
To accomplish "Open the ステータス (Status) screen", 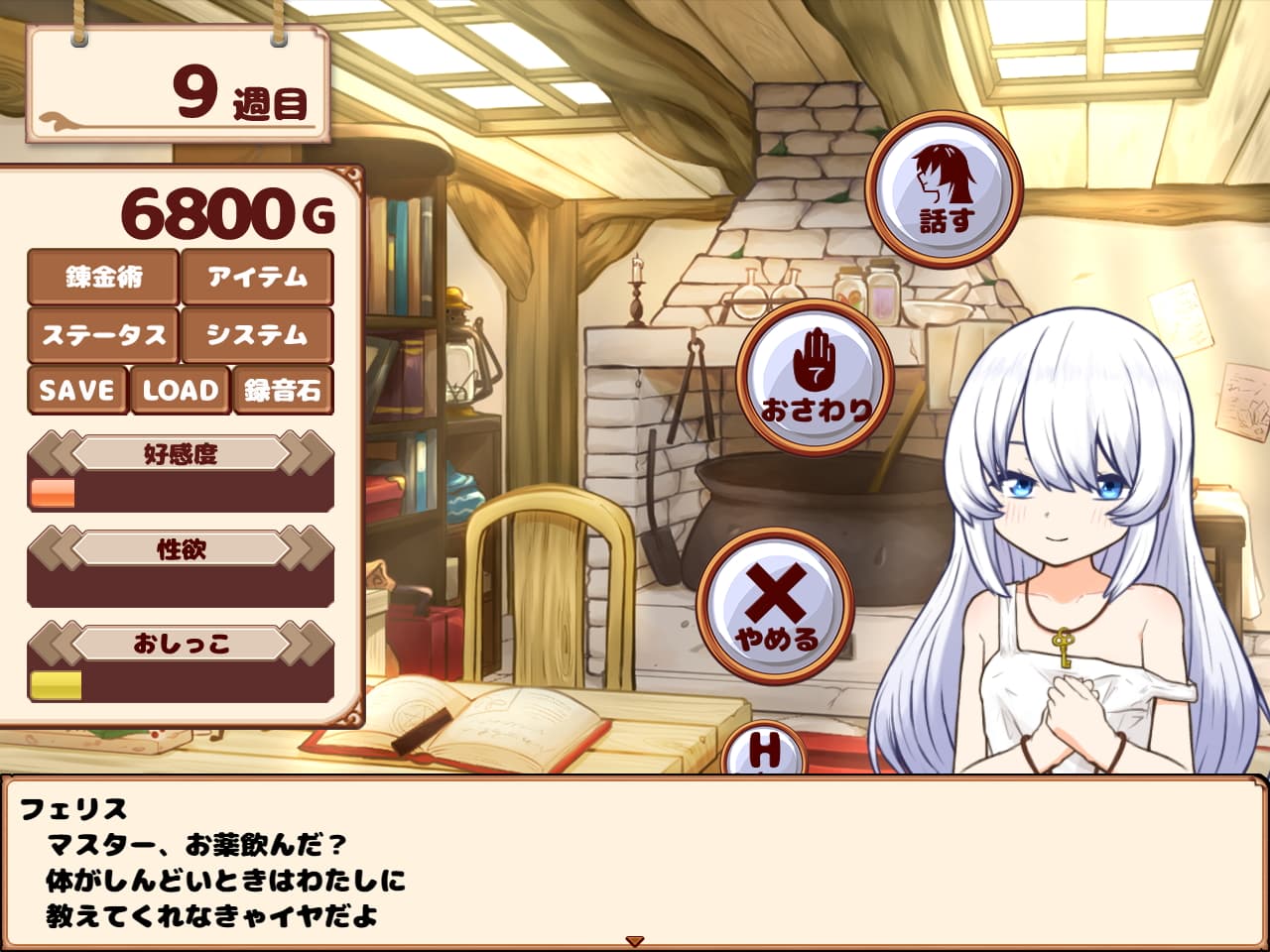I will [104, 335].
